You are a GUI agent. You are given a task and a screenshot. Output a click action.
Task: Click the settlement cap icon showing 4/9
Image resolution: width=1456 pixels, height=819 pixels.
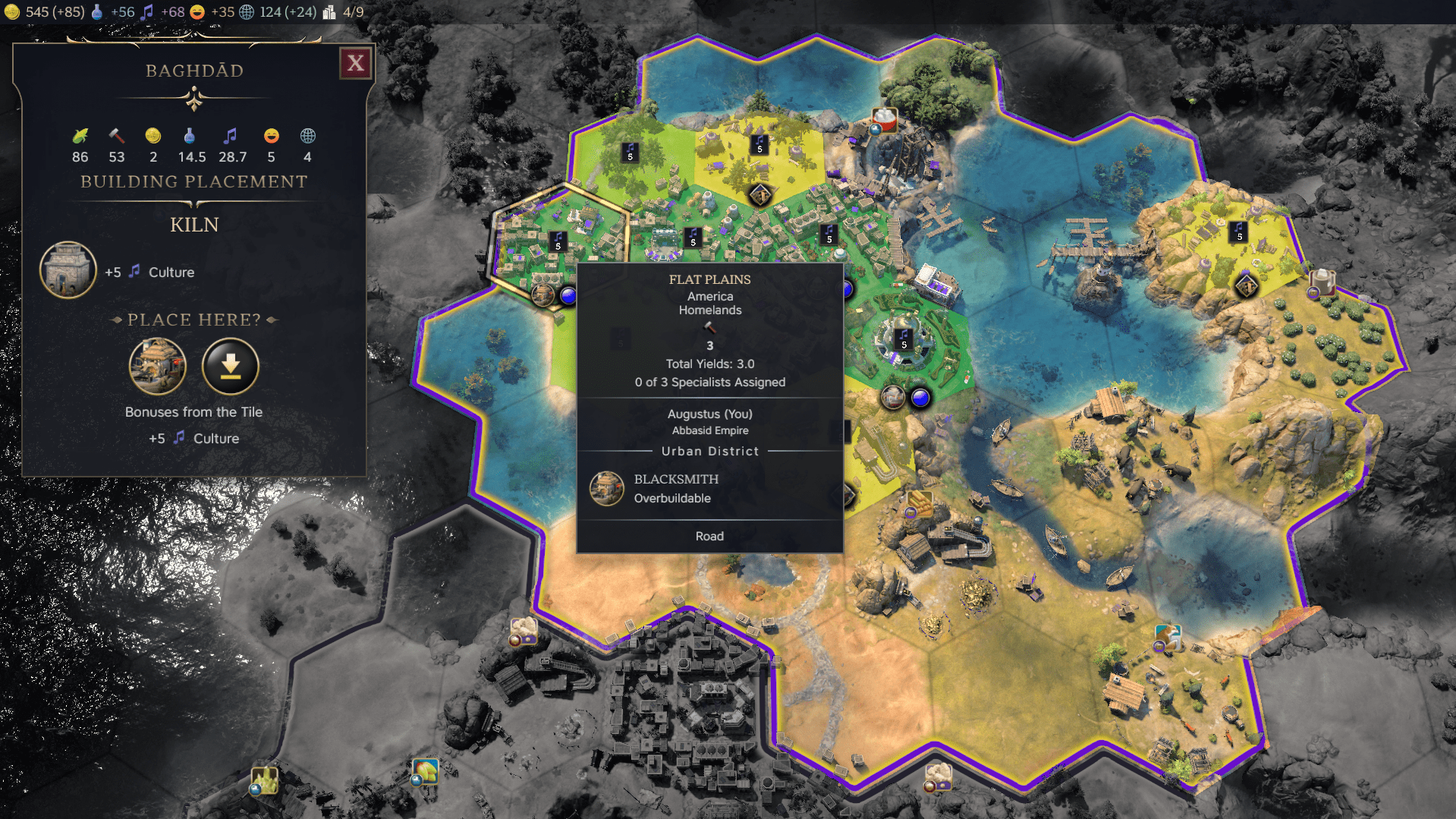click(x=329, y=12)
